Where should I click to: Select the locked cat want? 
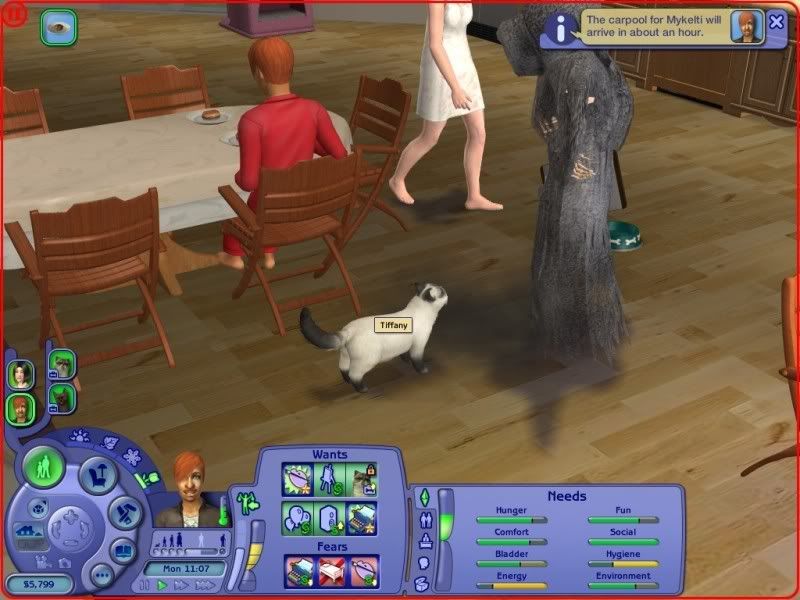point(362,480)
